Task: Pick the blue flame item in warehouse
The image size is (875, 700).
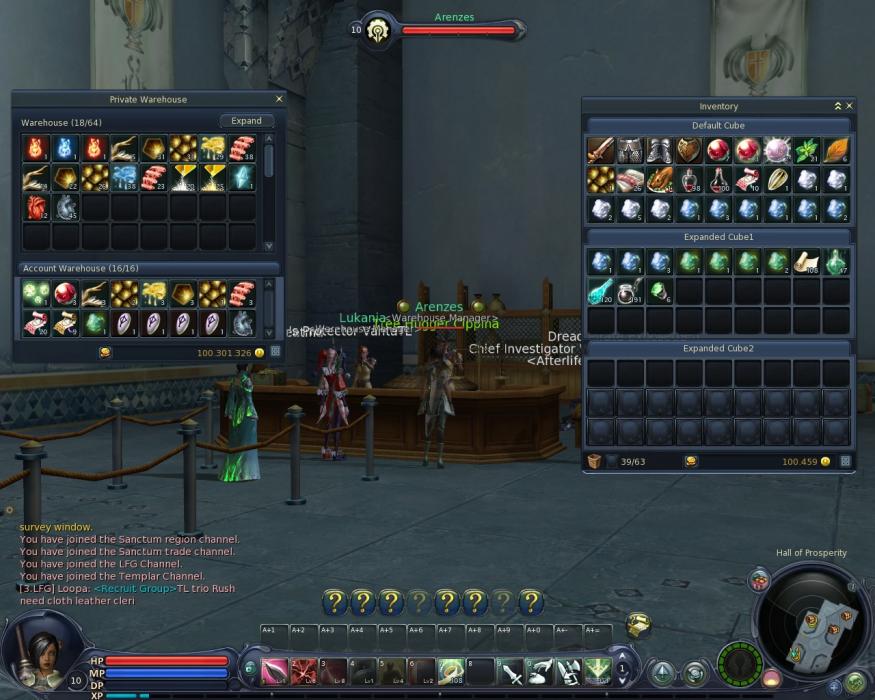Action: pos(66,149)
